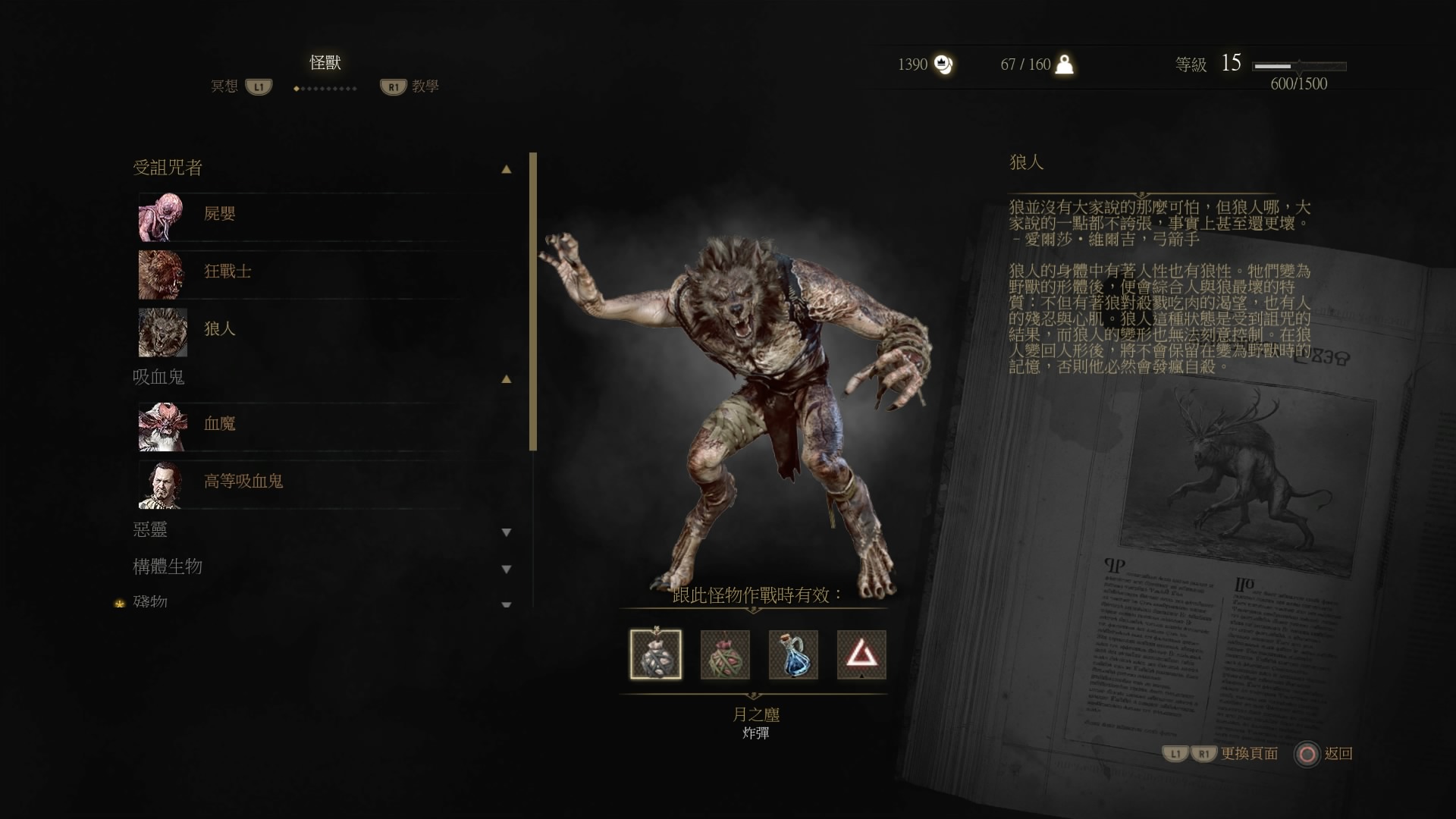
Task: Click the 冥想 meditation option
Action: click(224, 88)
